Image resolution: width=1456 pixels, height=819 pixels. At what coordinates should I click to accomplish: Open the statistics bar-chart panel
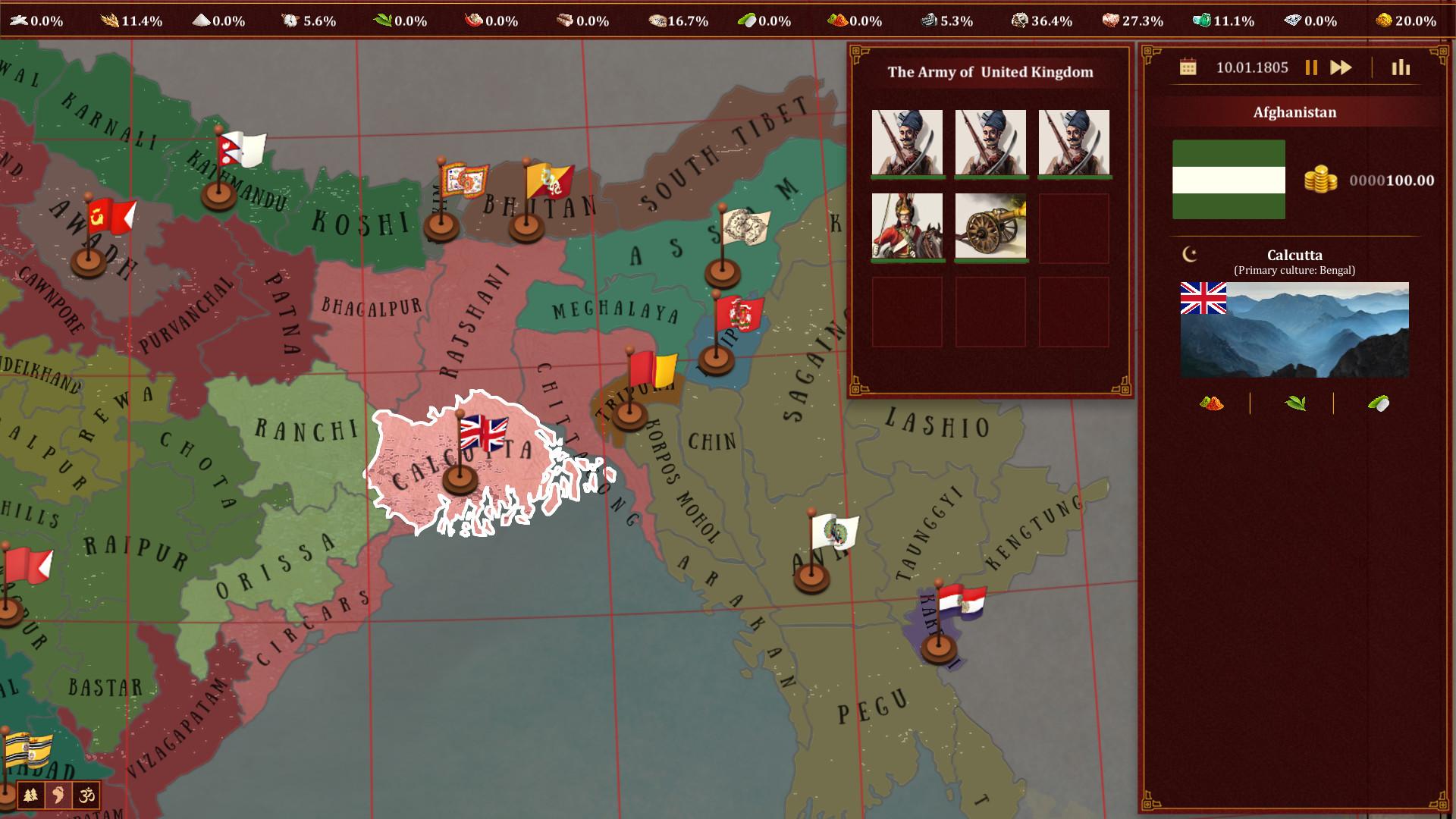[x=1399, y=67]
